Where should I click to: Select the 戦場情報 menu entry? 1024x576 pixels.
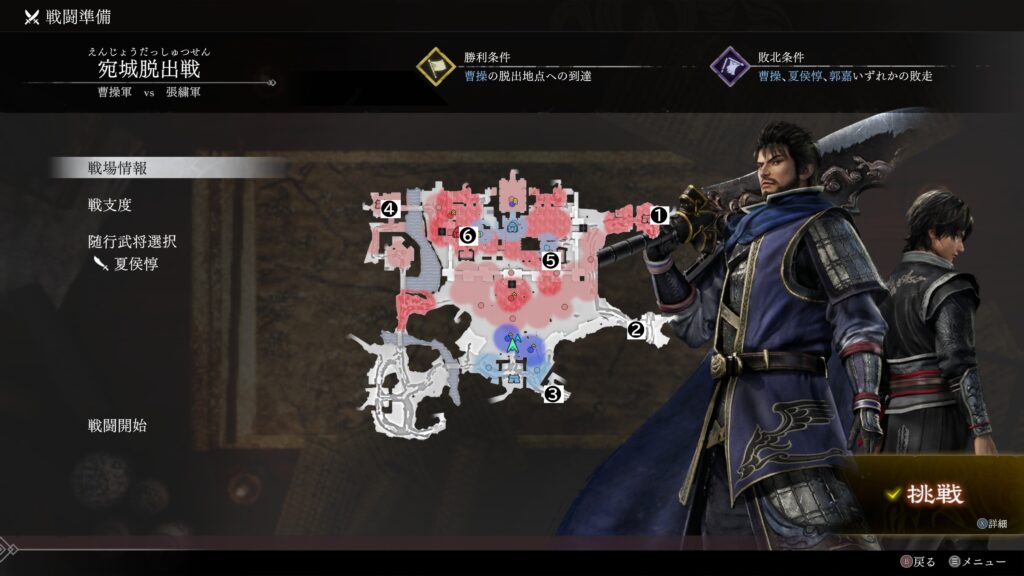point(117,168)
